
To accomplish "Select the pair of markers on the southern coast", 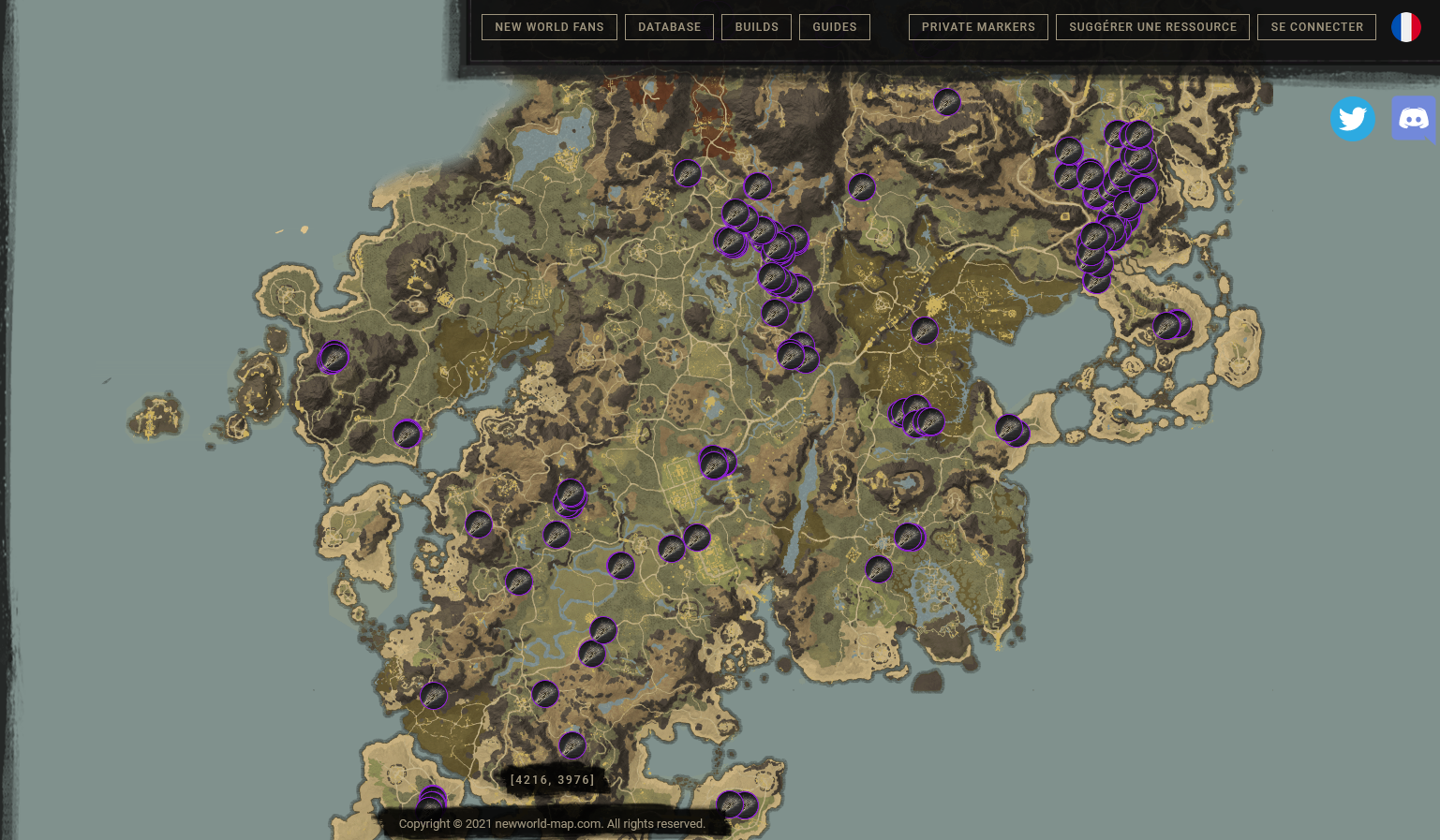I will tap(735, 804).
